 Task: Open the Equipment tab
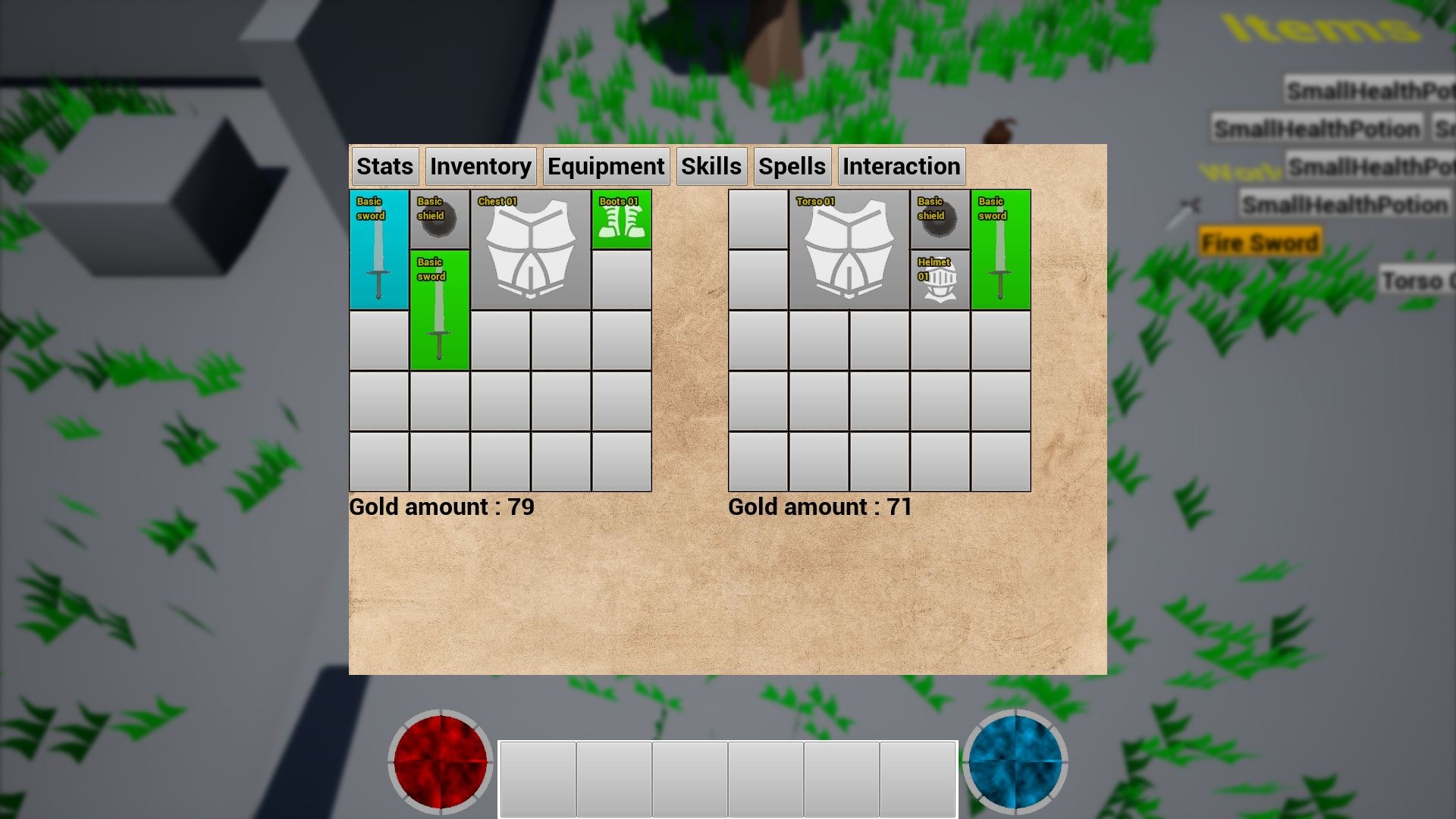click(606, 166)
